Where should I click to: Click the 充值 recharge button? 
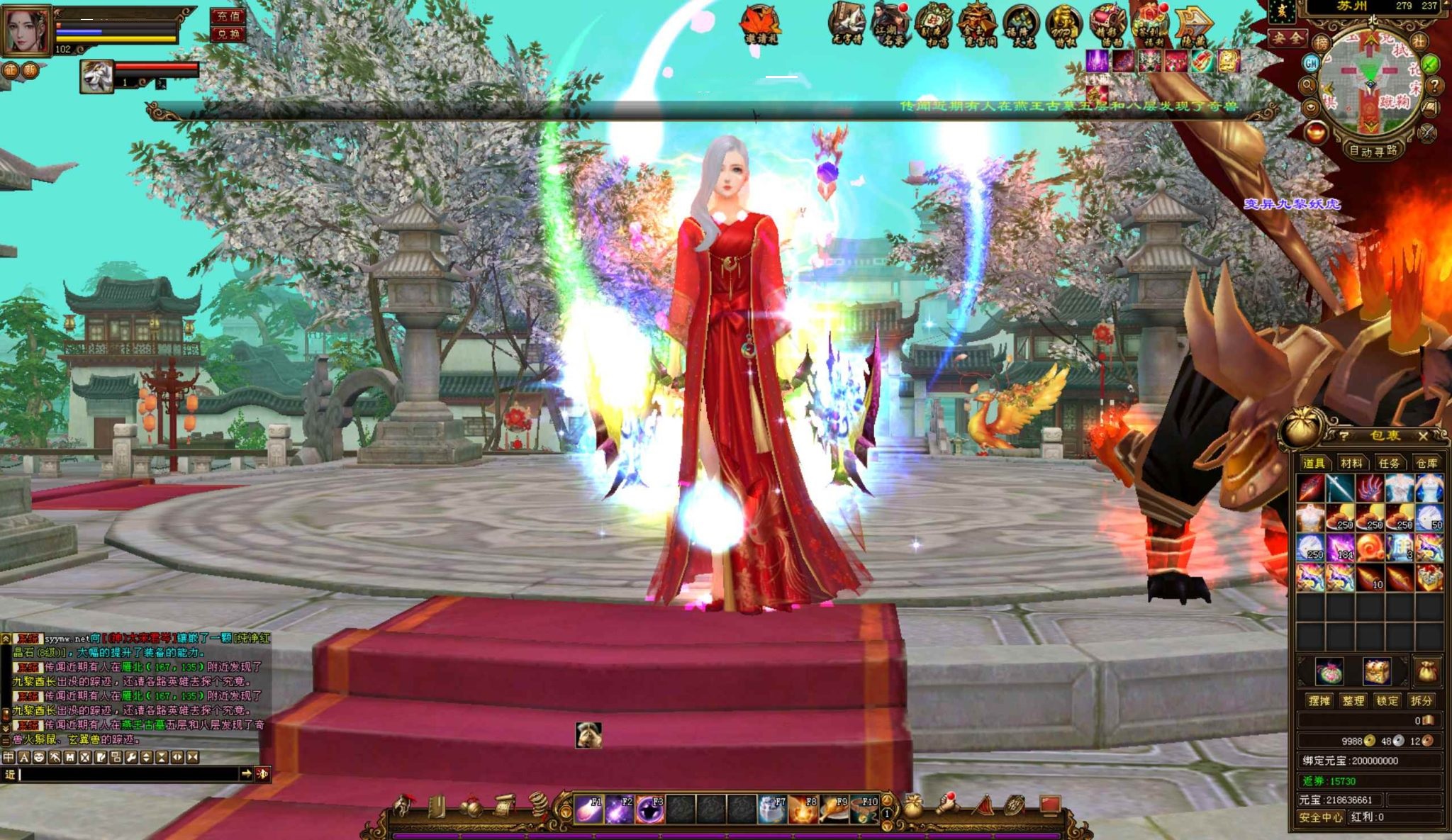click(x=228, y=16)
